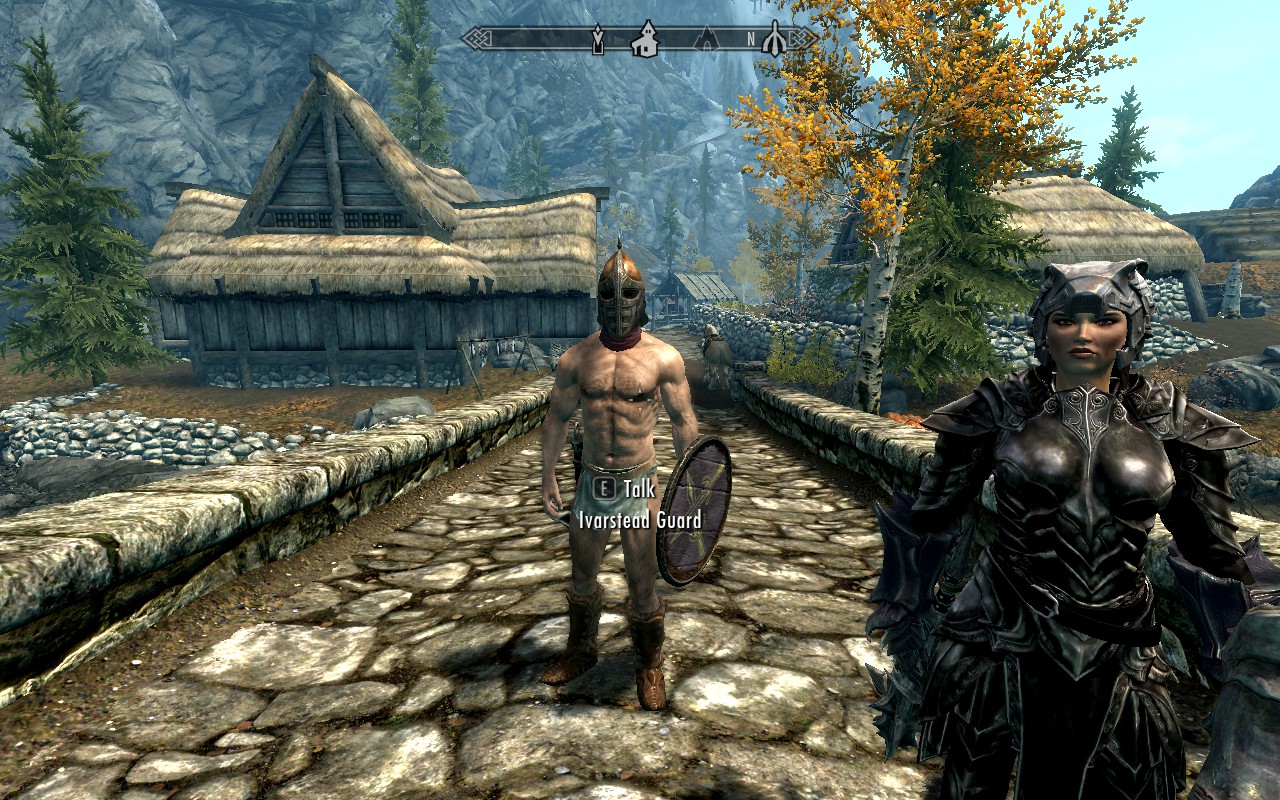Click the guard's bronze helmet
The height and width of the screenshot is (800, 1280).
point(621,295)
